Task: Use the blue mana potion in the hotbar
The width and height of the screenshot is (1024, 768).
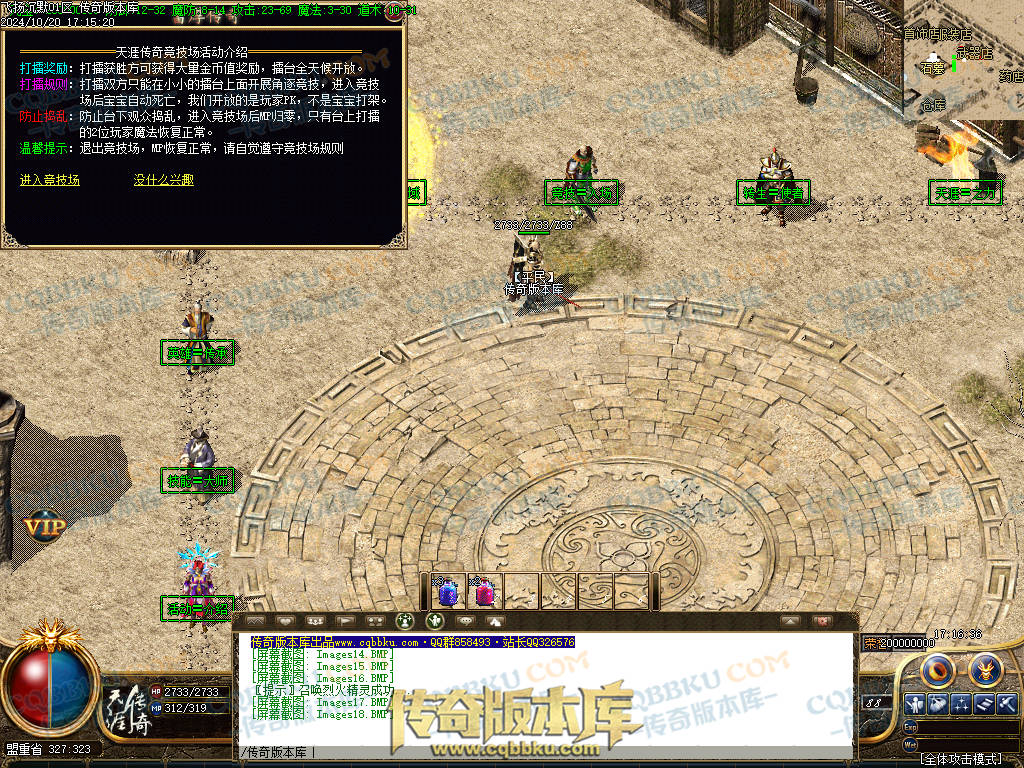Action: tap(448, 592)
